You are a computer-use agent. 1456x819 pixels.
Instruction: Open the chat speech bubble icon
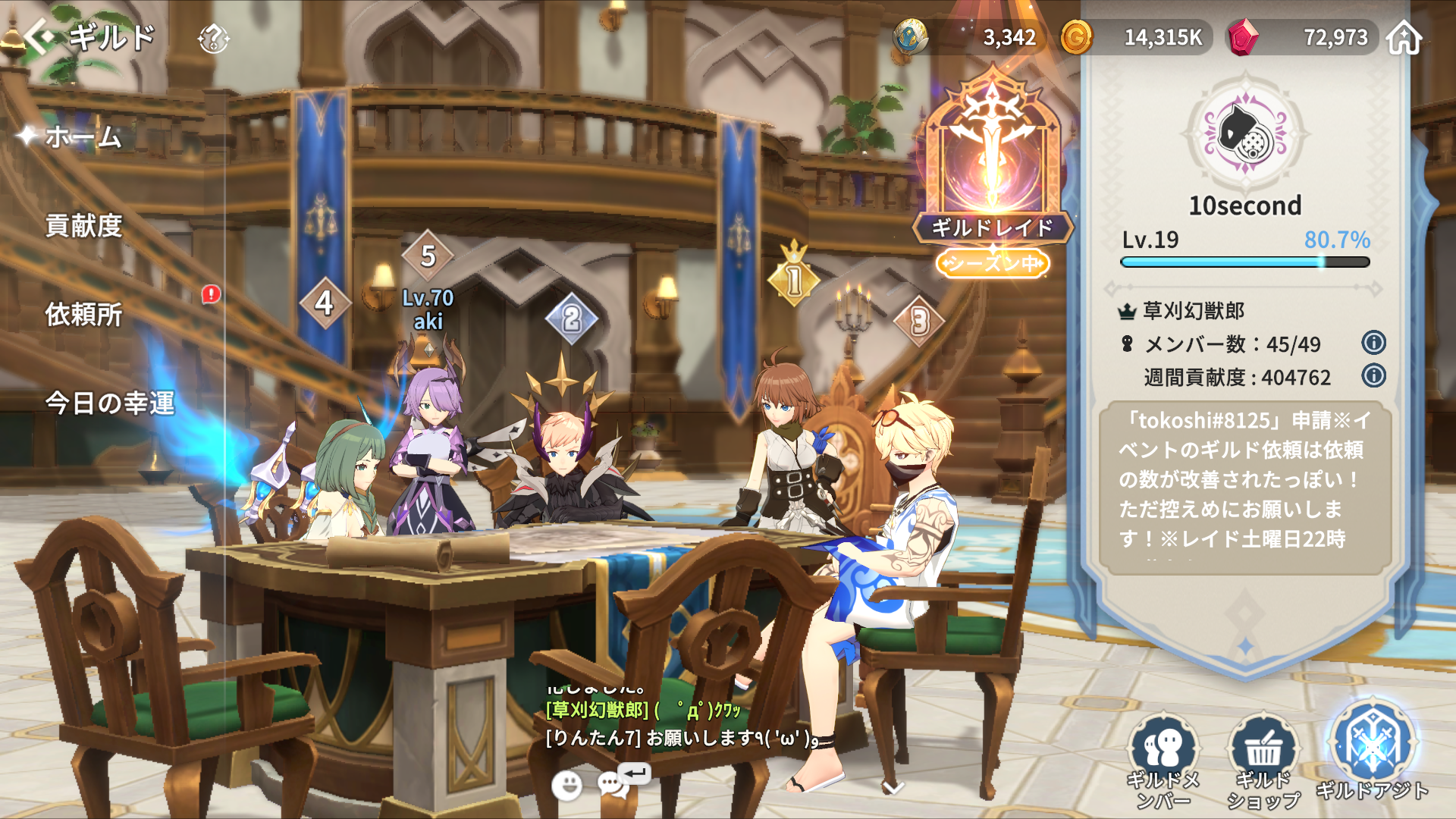point(614,784)
